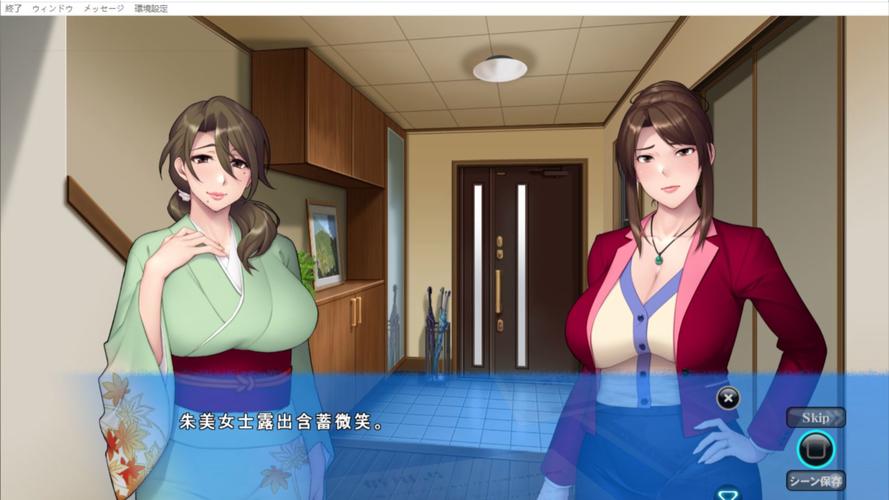Hide the dialogue box with the X button
Viewport: 889px width, 500px height.
(728, 398)
